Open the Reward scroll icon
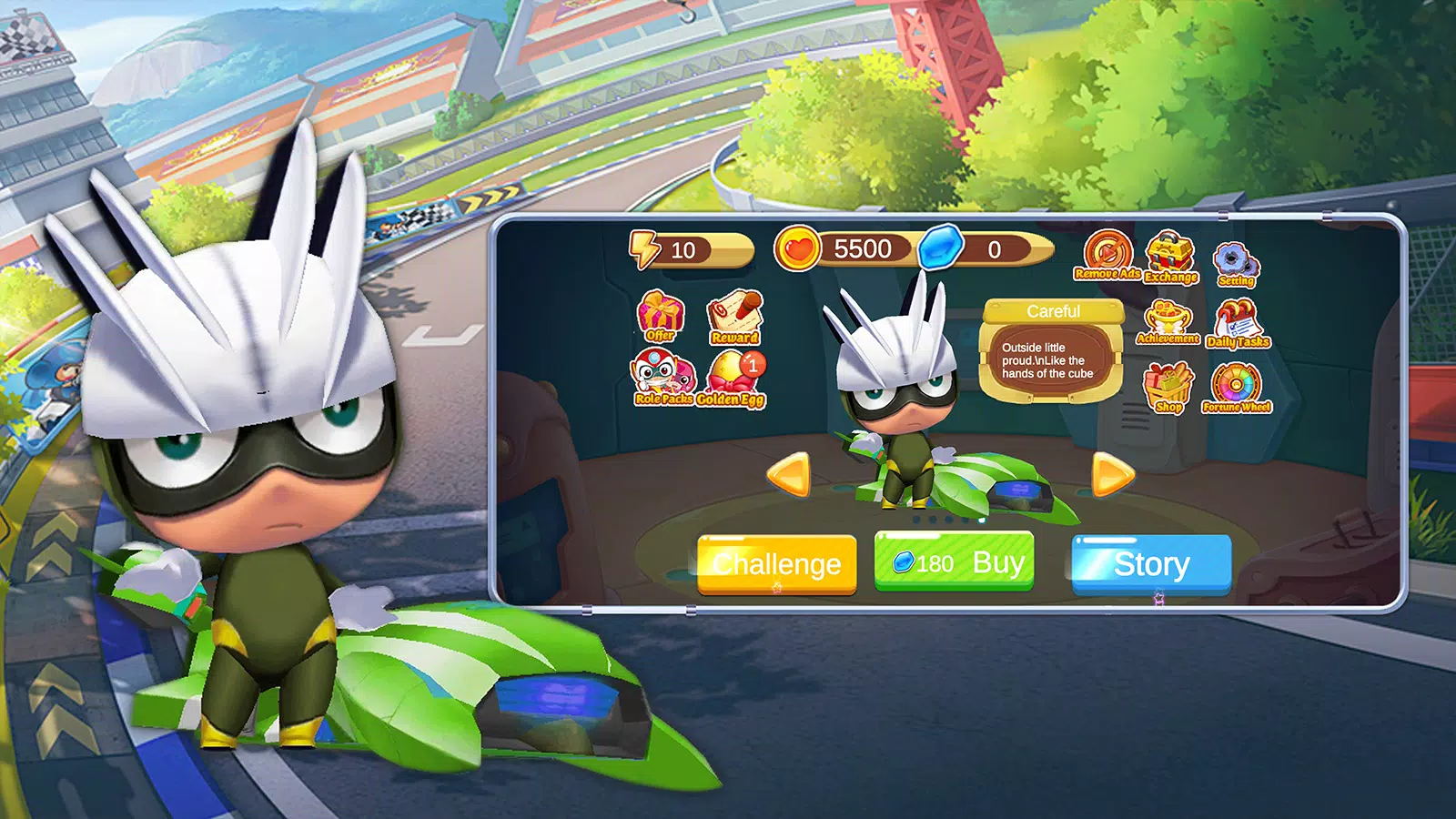Viewport: 1456px width, 819px height. (x=735, y=317)
